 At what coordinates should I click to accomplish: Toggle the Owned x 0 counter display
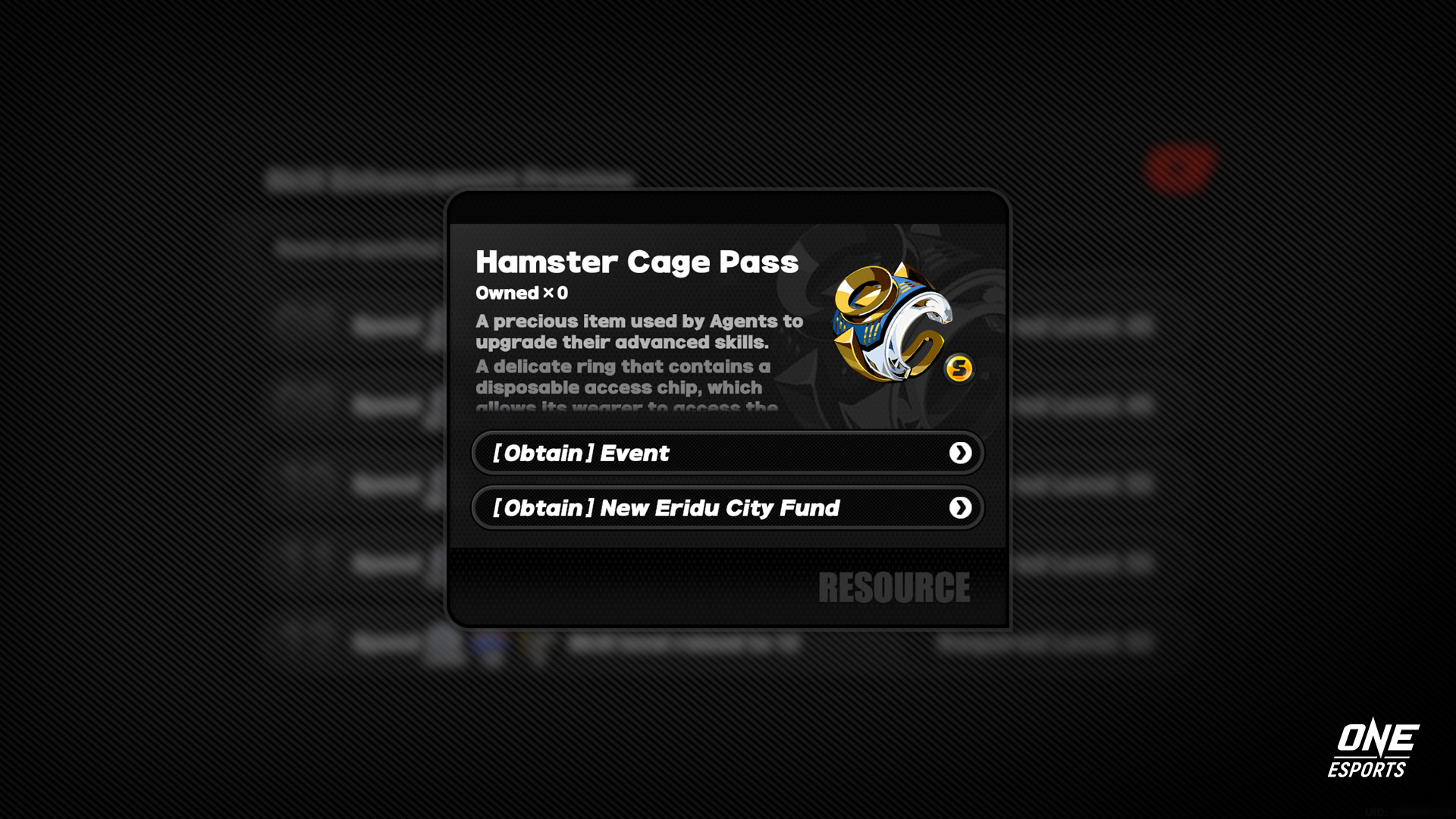pyautogui.click(x=520, y=293)
